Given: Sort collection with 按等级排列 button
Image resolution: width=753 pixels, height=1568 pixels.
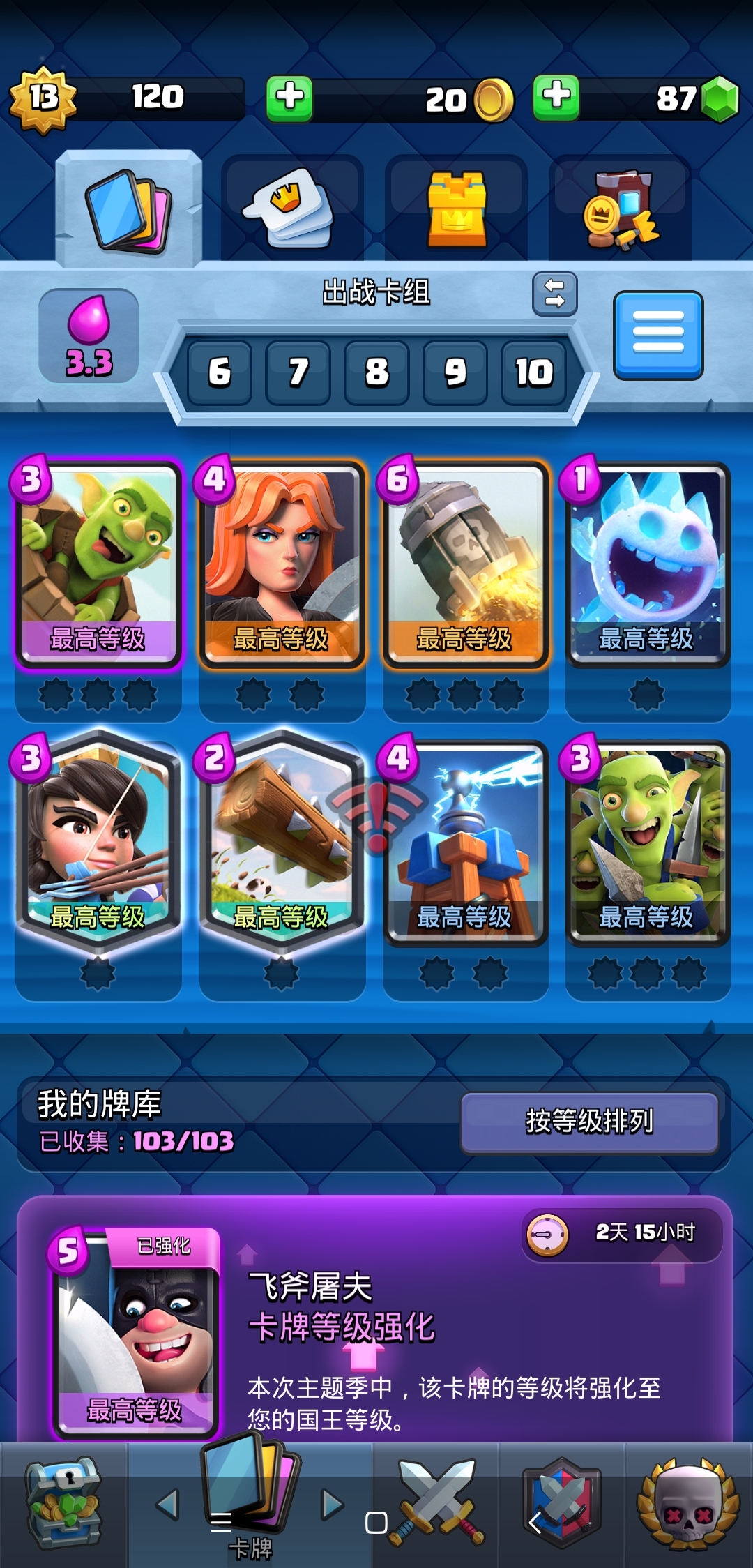Looking at the screenshot, I should click(x=589, y=1122).
